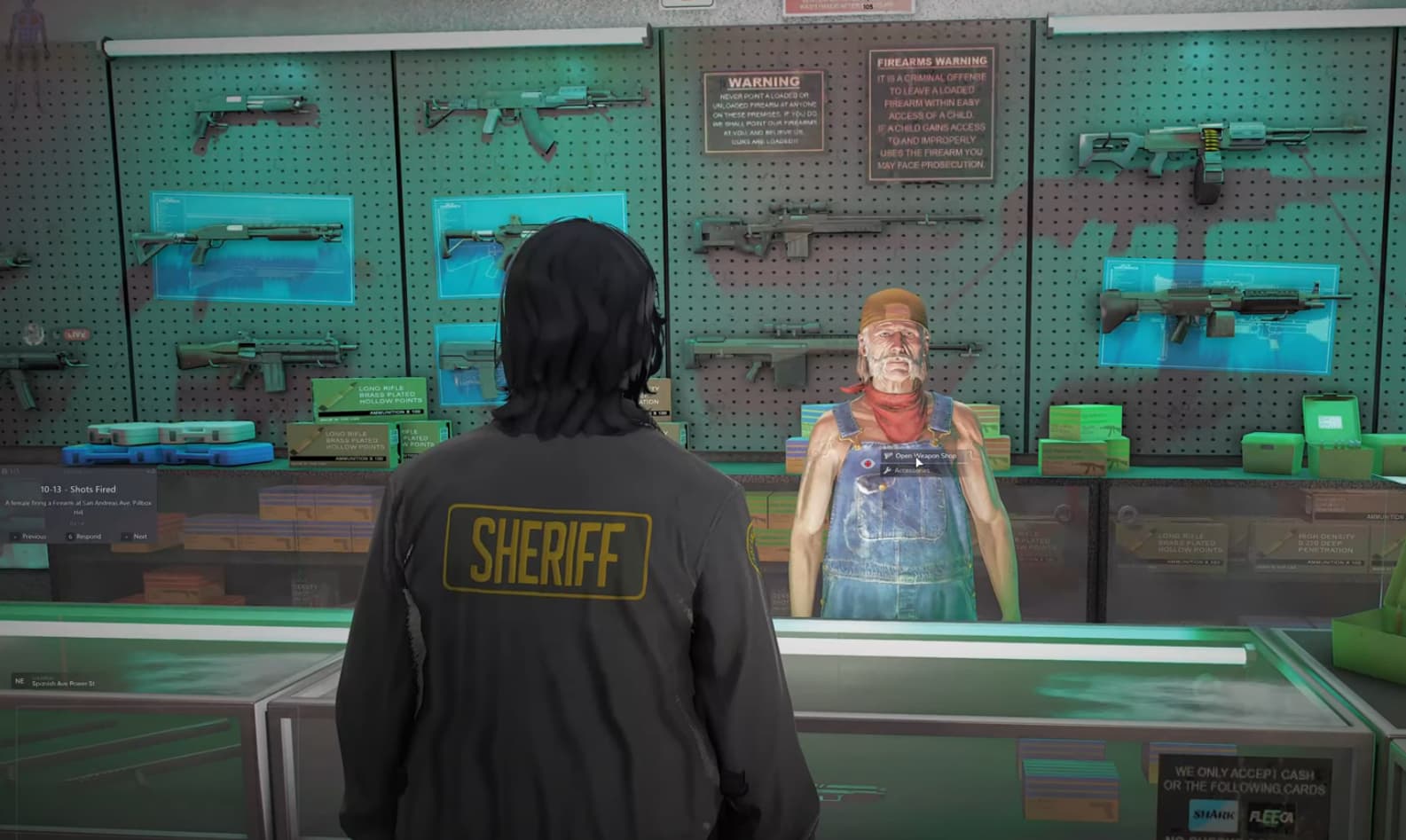Click the 10-13 Shots Fired notification title
Image resolution: width=1406 pixels, height=840 pixels.
(78, 489)
